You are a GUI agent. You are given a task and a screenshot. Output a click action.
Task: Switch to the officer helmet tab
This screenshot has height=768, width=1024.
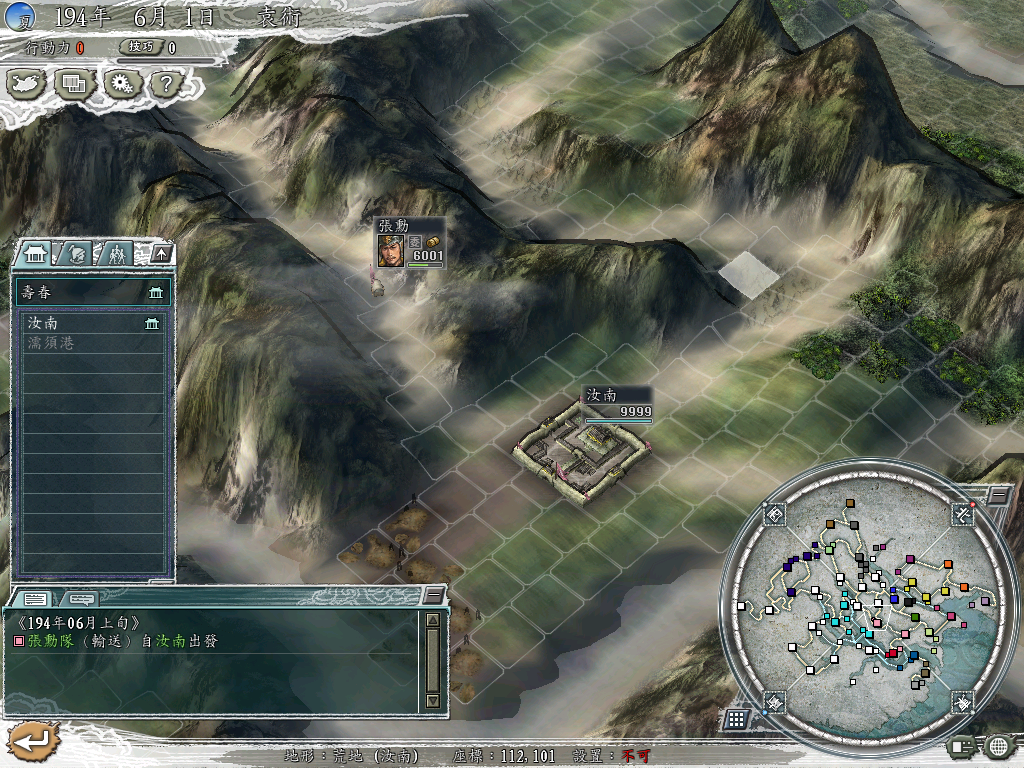79,254
